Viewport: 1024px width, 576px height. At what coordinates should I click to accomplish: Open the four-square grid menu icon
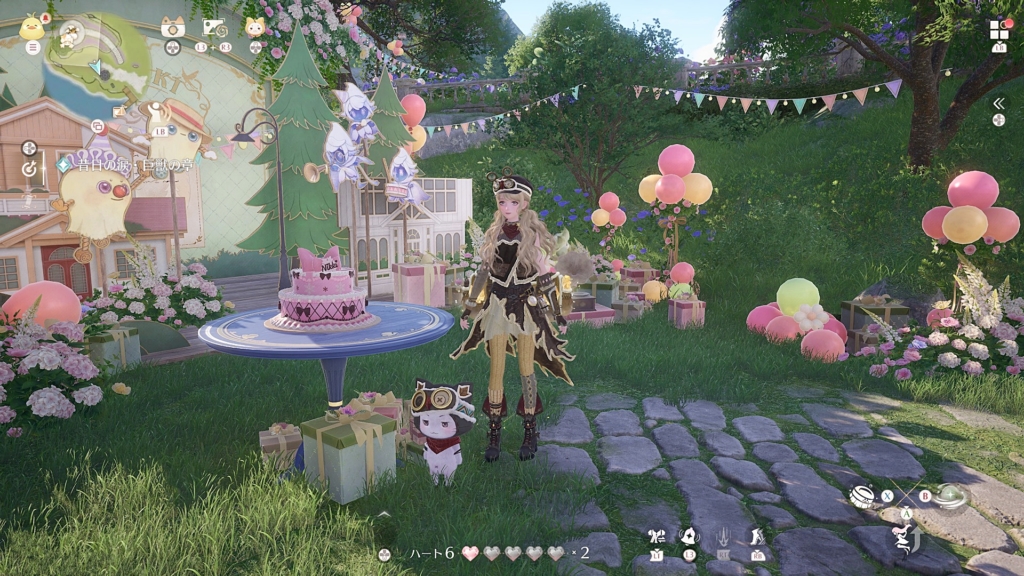click(999, 29)
